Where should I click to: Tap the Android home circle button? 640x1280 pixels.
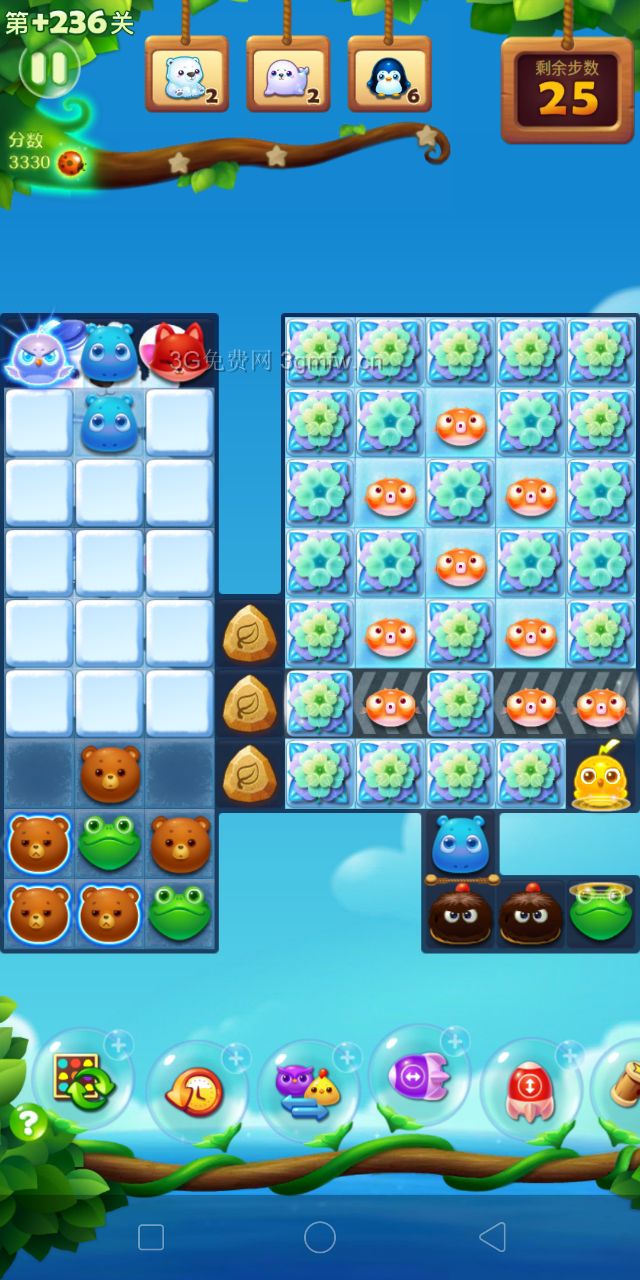tap(320, 1237)
